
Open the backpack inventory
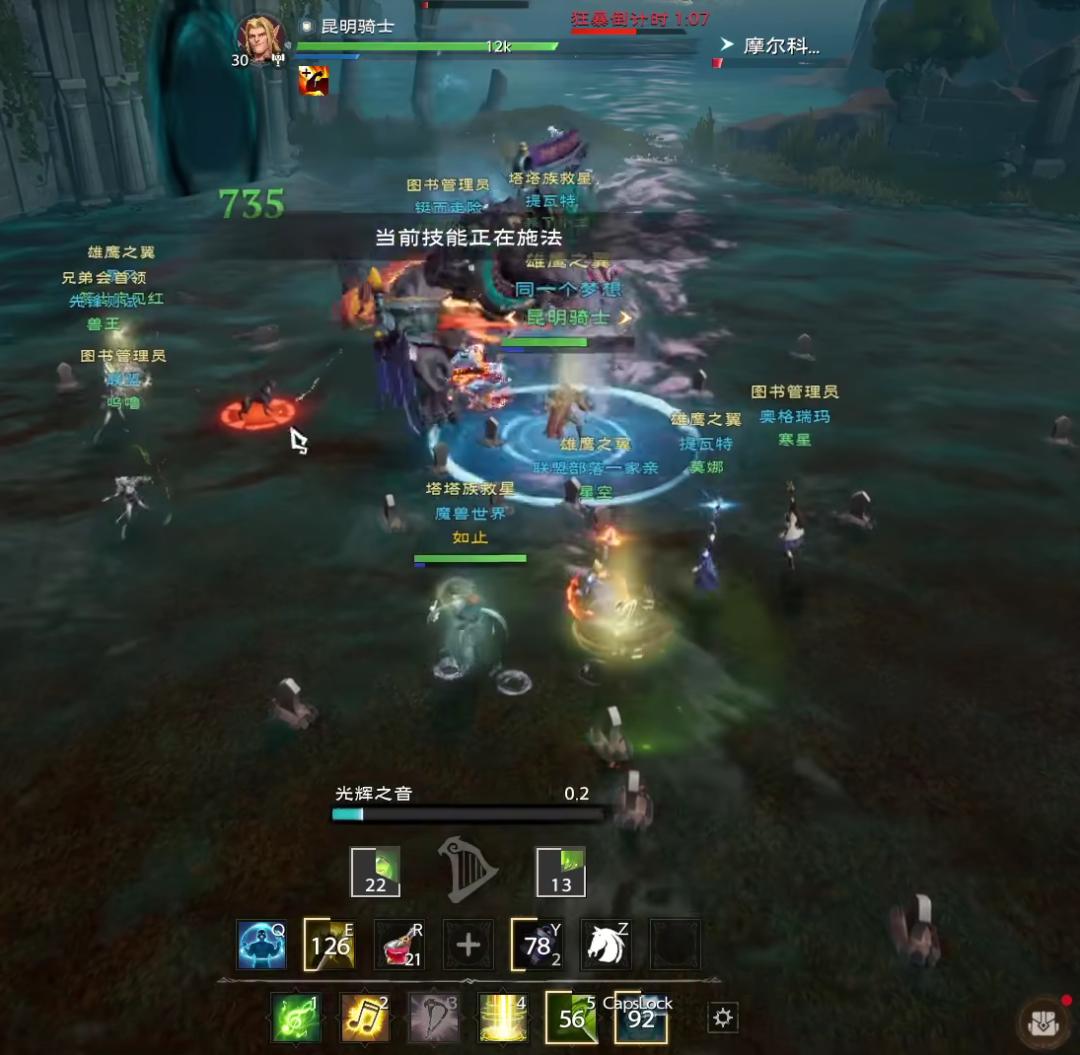(1042, 1022)
